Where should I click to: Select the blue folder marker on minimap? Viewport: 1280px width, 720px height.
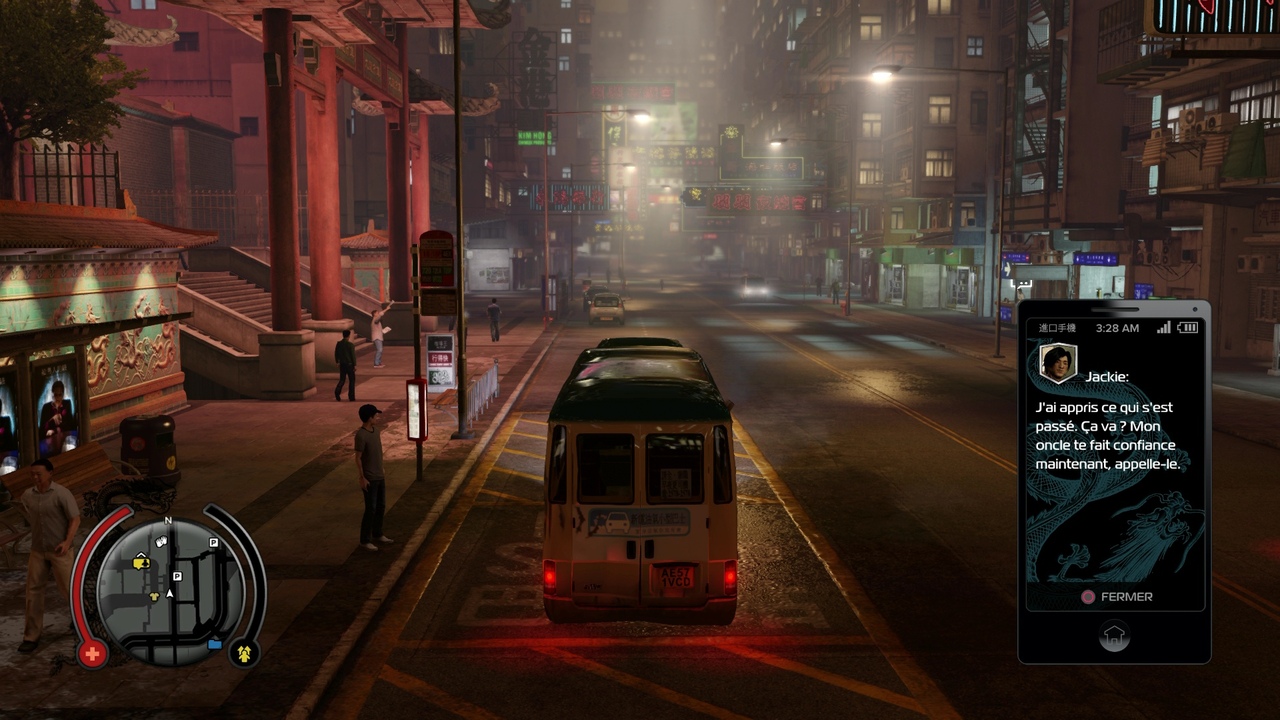click(x=214, y=644)
